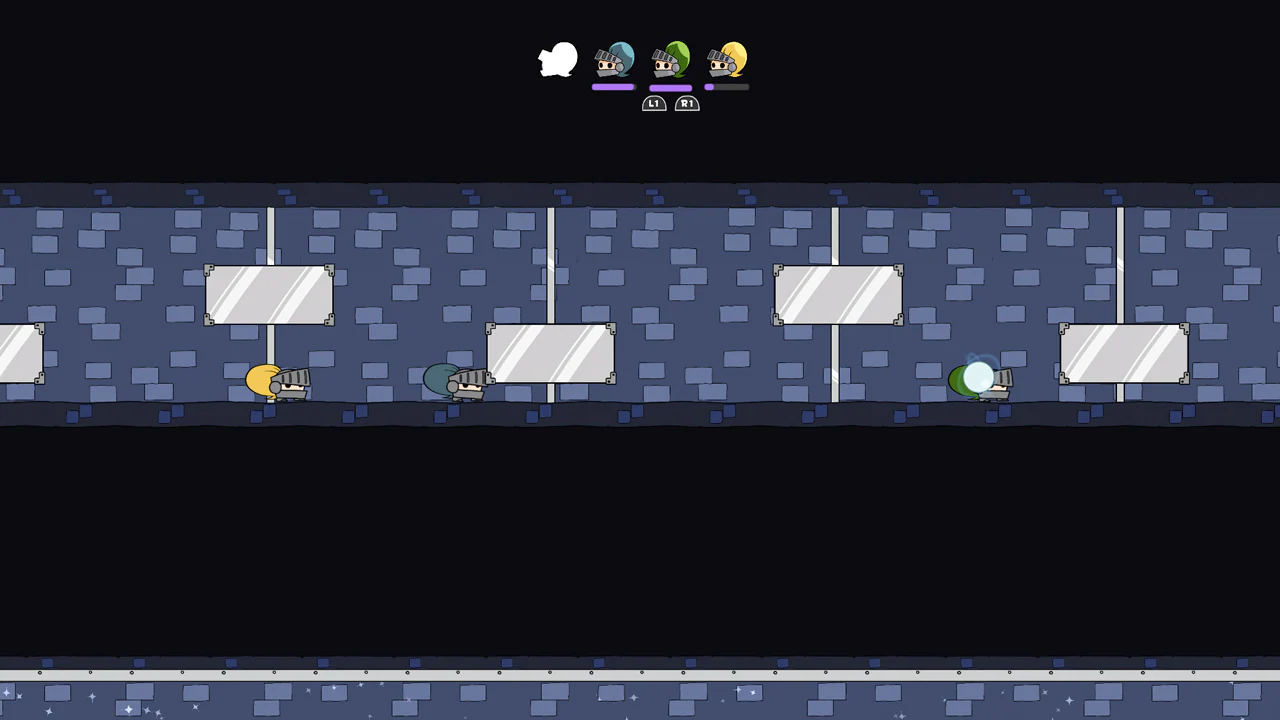This screenshot has height=720, width=1280.
Task: Expand the blue knight's status via L1 chevron
Action: pyautogui.click(x=654, y=103)
